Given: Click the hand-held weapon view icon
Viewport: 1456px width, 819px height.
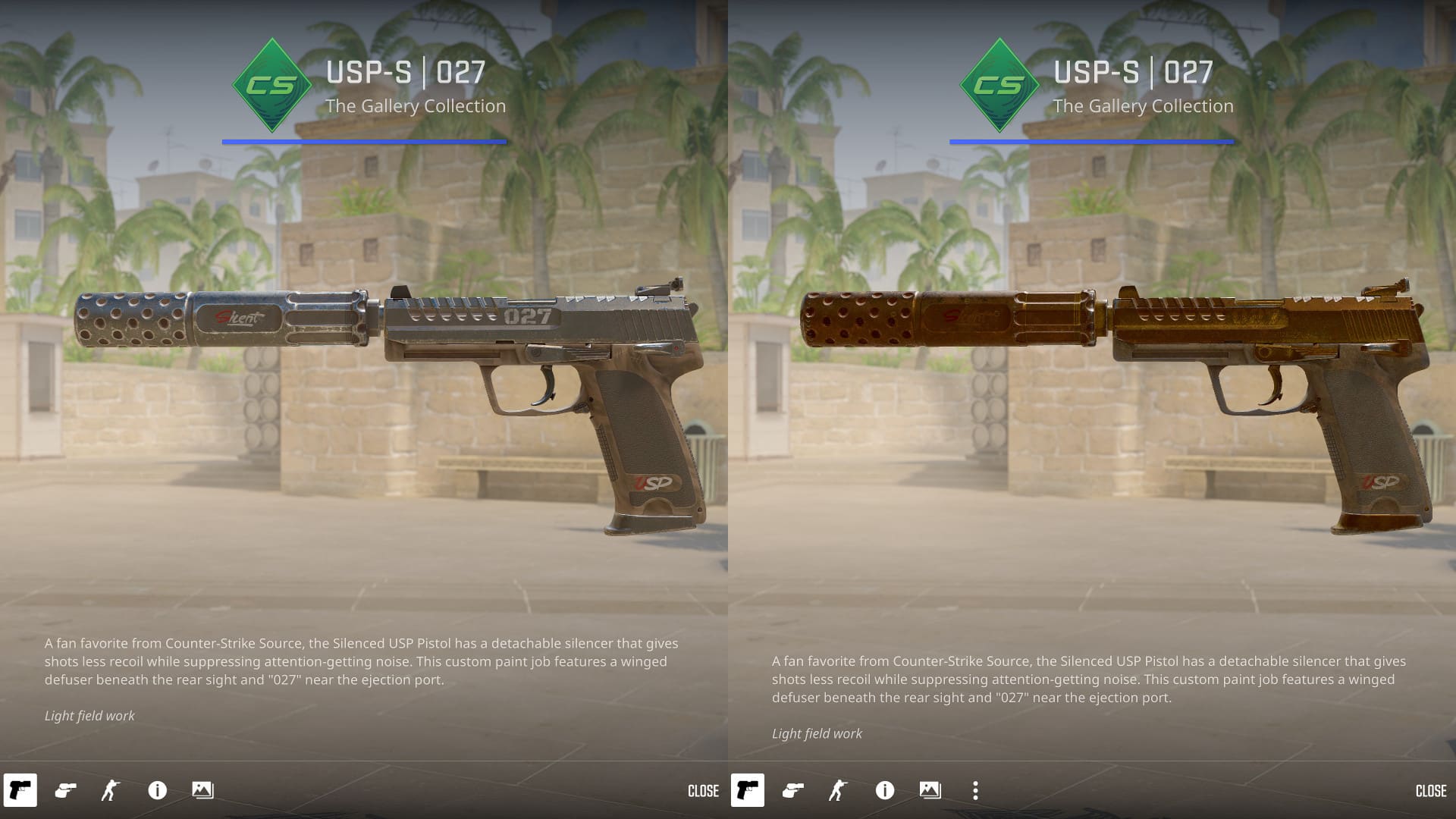Looking at the screenshot, I should pyautogui.click(x=64, y=791).
